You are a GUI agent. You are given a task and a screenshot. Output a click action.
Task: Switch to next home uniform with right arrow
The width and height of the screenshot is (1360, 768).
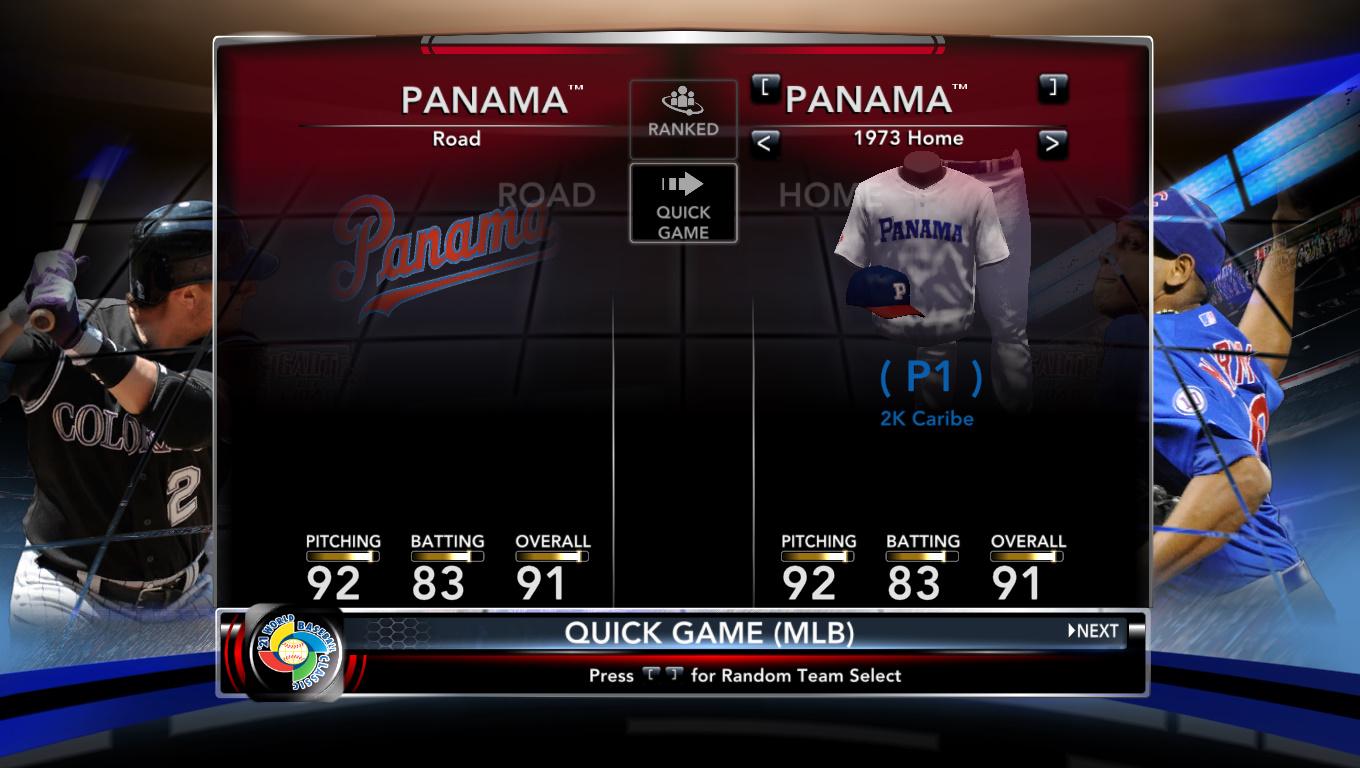point(1052,143)
